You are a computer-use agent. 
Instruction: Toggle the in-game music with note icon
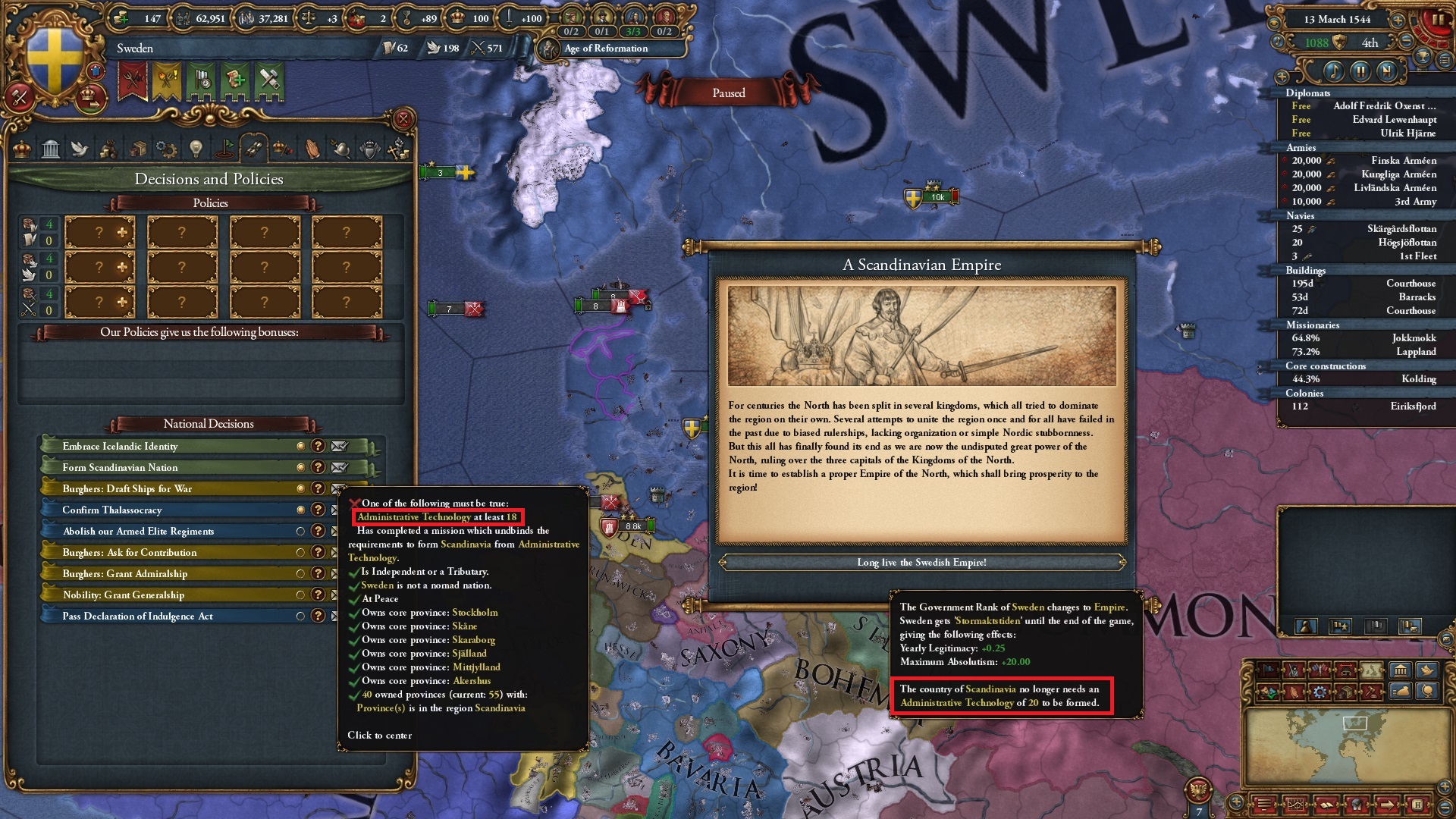pyautogui.click(x=1334, y=72)
